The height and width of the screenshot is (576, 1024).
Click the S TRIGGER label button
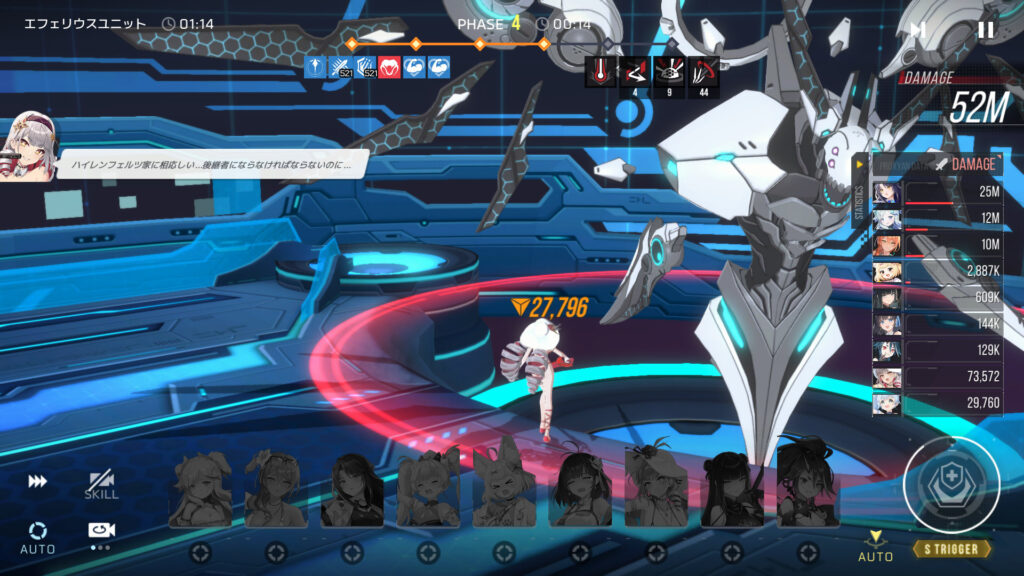click(951, 549)
